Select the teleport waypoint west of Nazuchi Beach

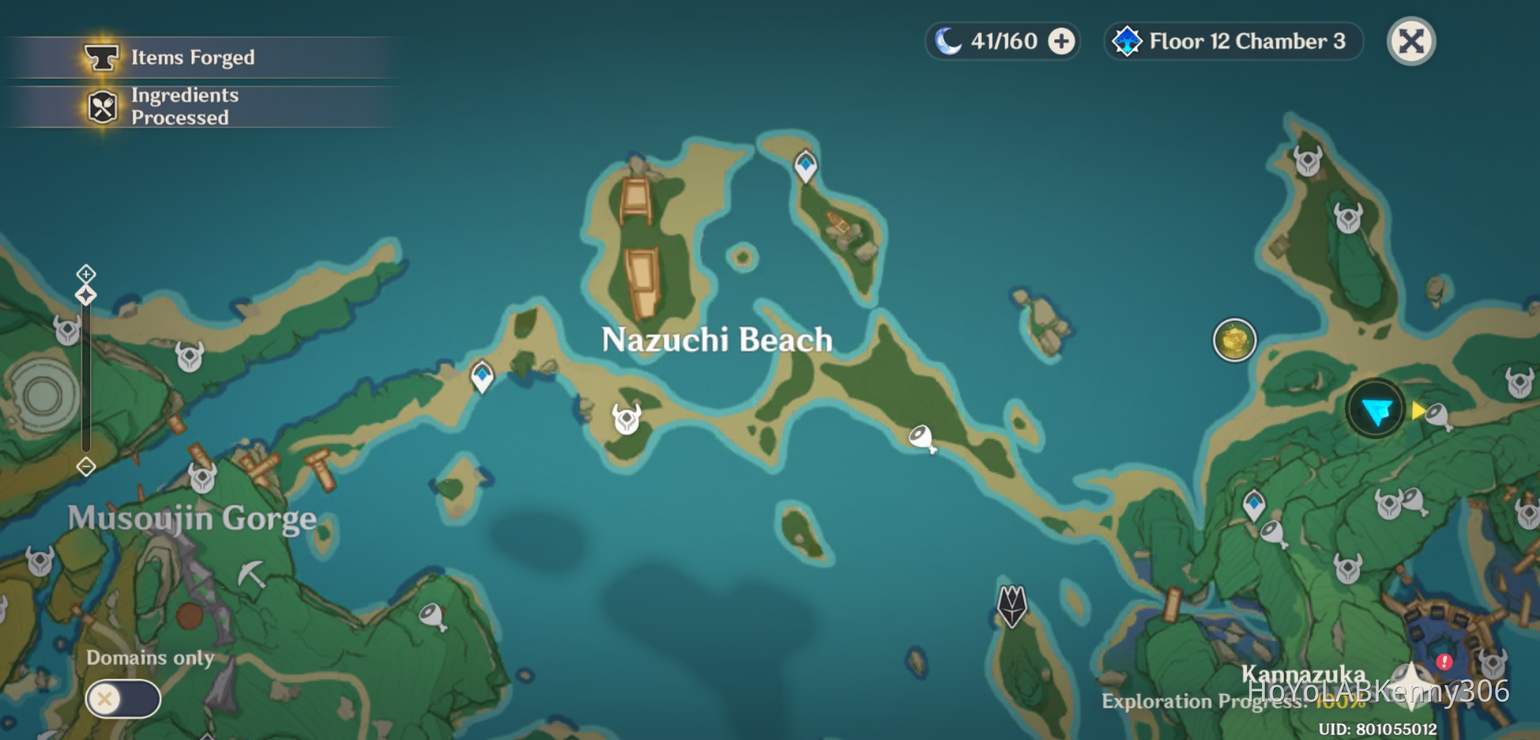coord(481,375)
